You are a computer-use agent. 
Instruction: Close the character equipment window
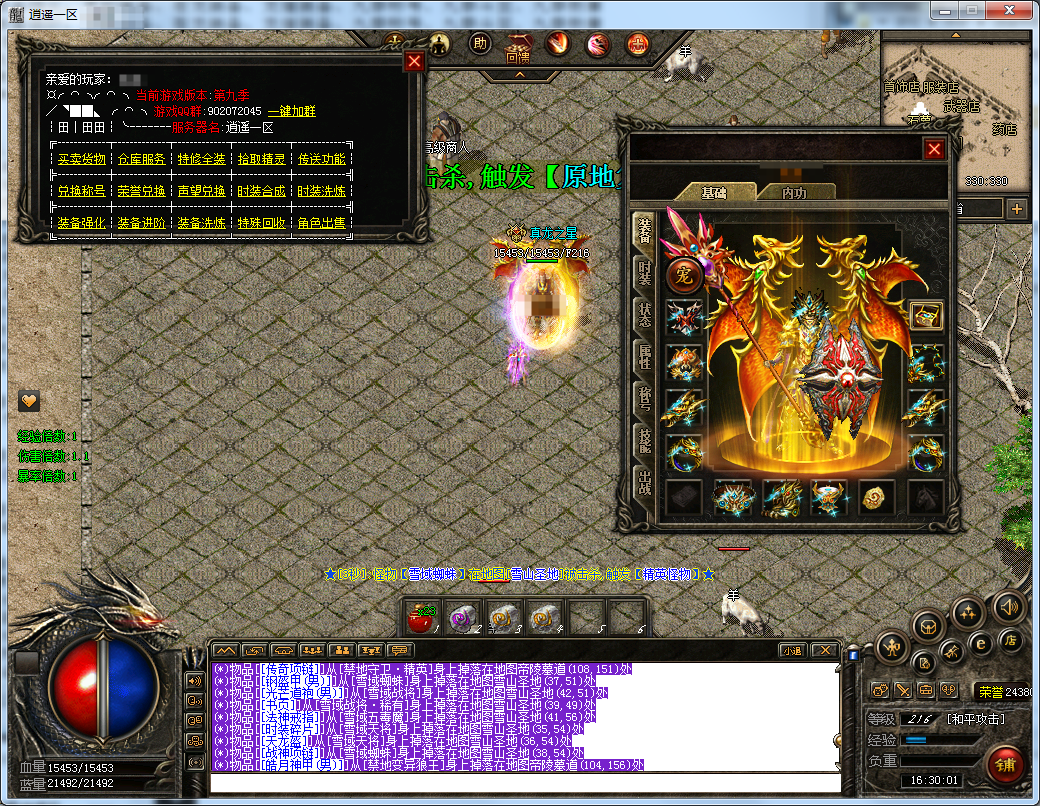(934, 149)
